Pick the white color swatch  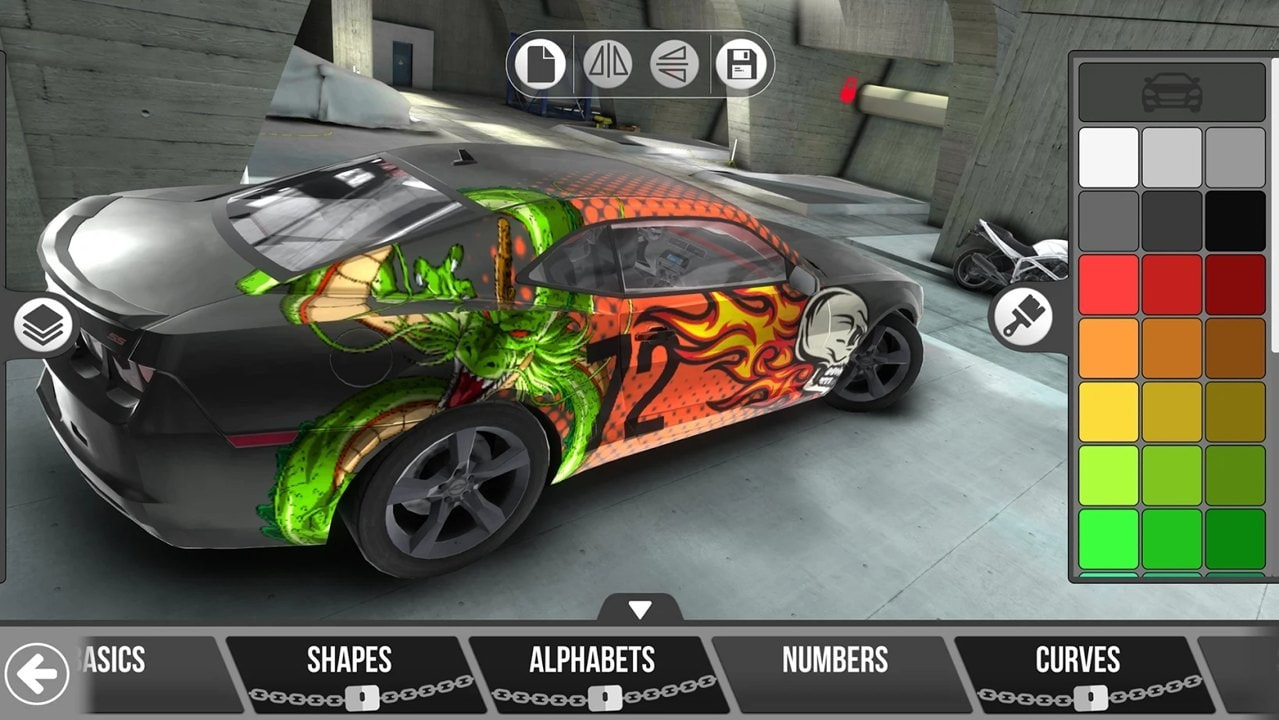1108,157
